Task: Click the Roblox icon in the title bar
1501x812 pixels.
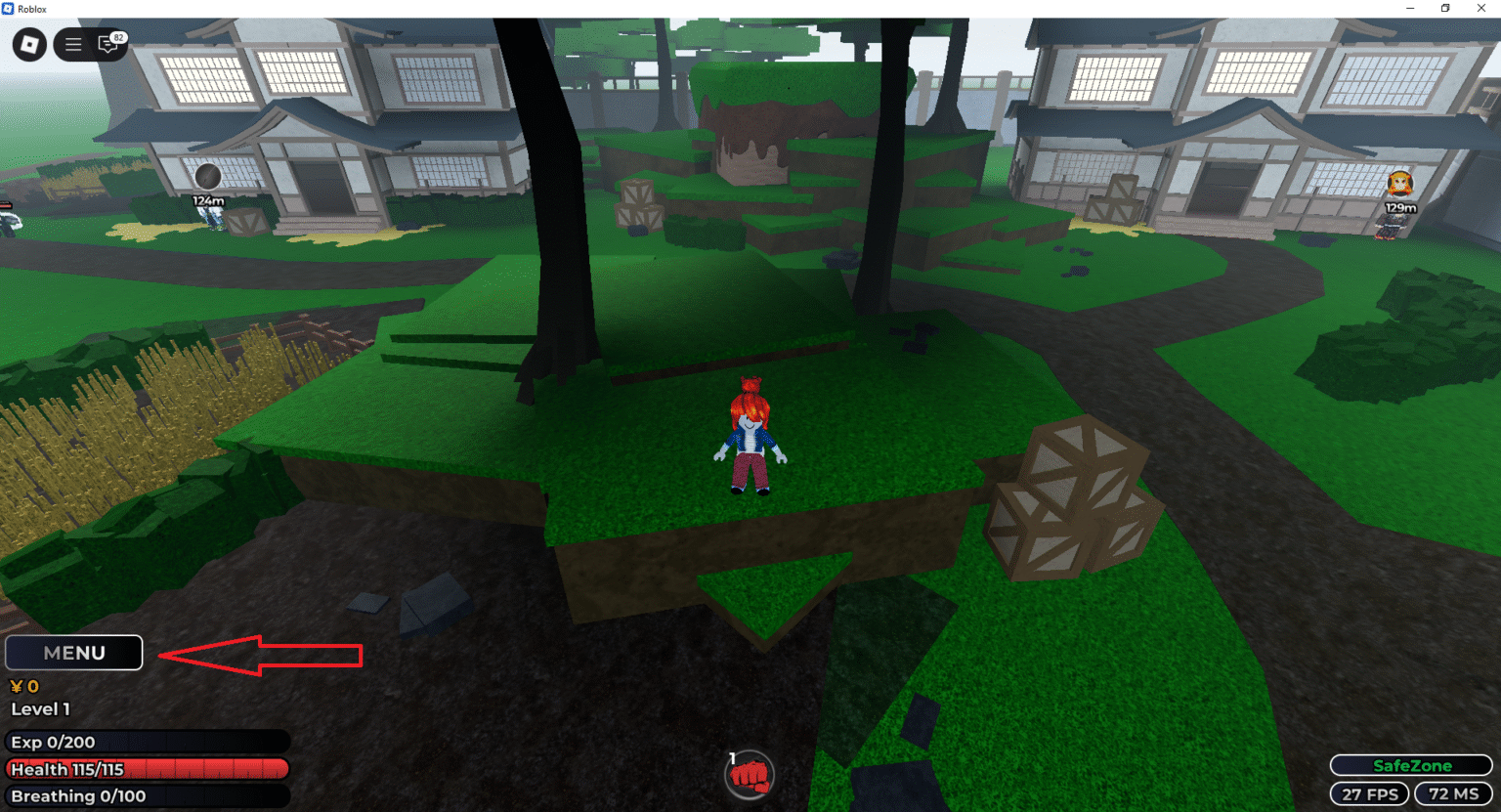Action: (10, 8)
